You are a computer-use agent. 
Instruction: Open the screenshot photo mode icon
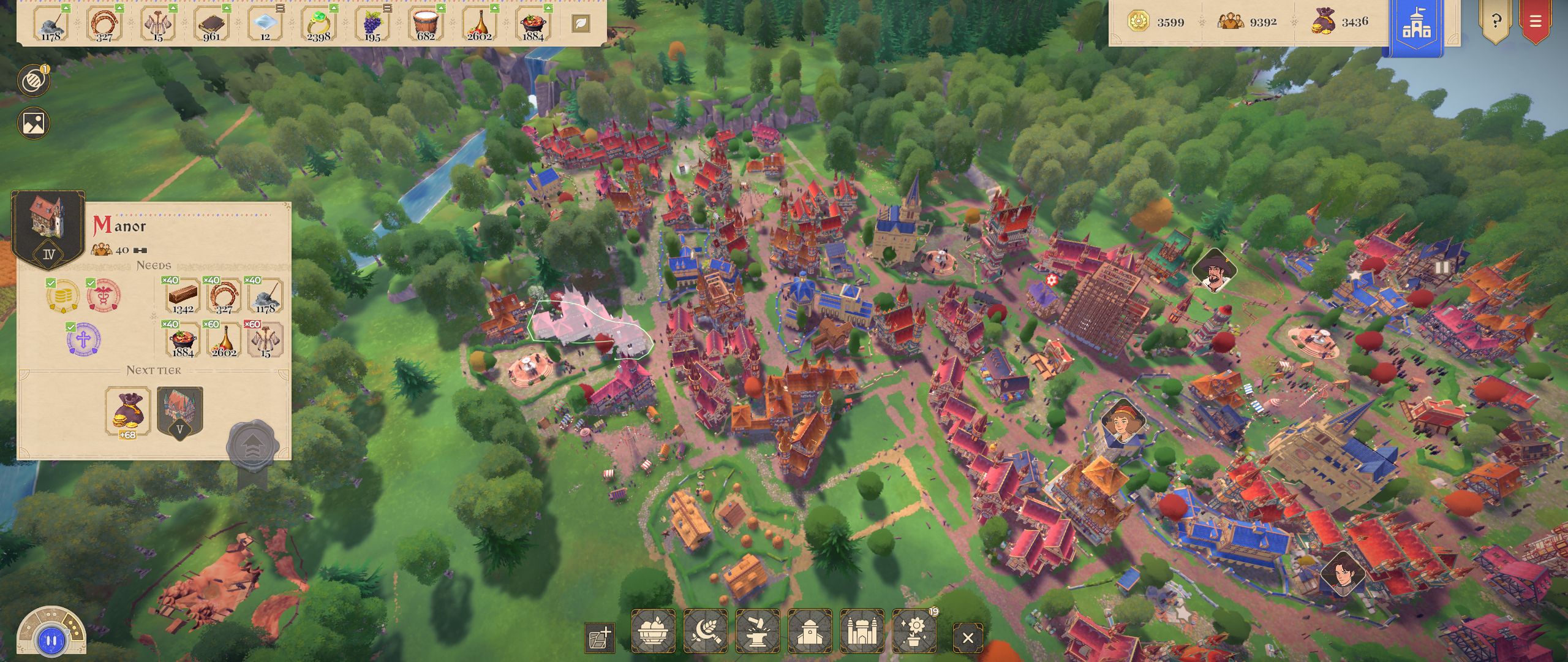34,123
